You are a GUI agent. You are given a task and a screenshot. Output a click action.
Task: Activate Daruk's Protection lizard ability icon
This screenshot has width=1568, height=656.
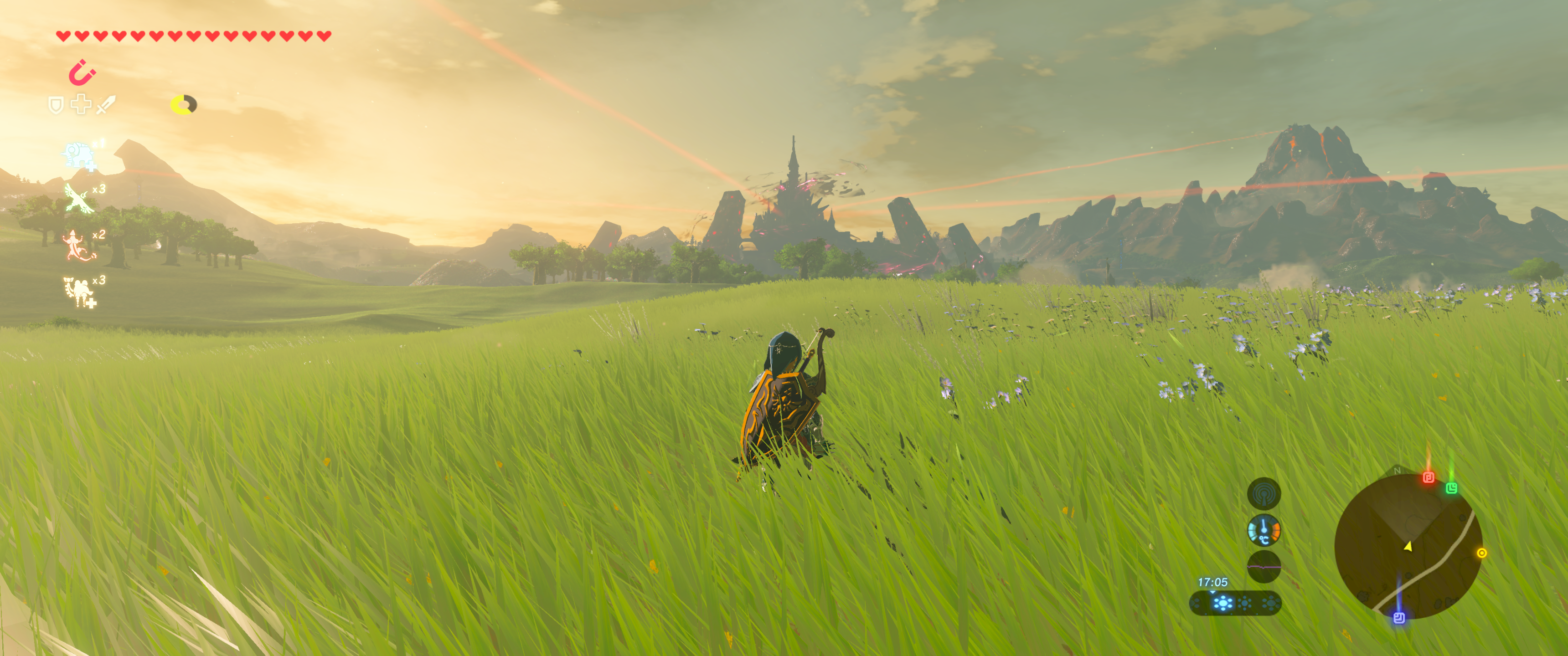(x=77, y=245)
